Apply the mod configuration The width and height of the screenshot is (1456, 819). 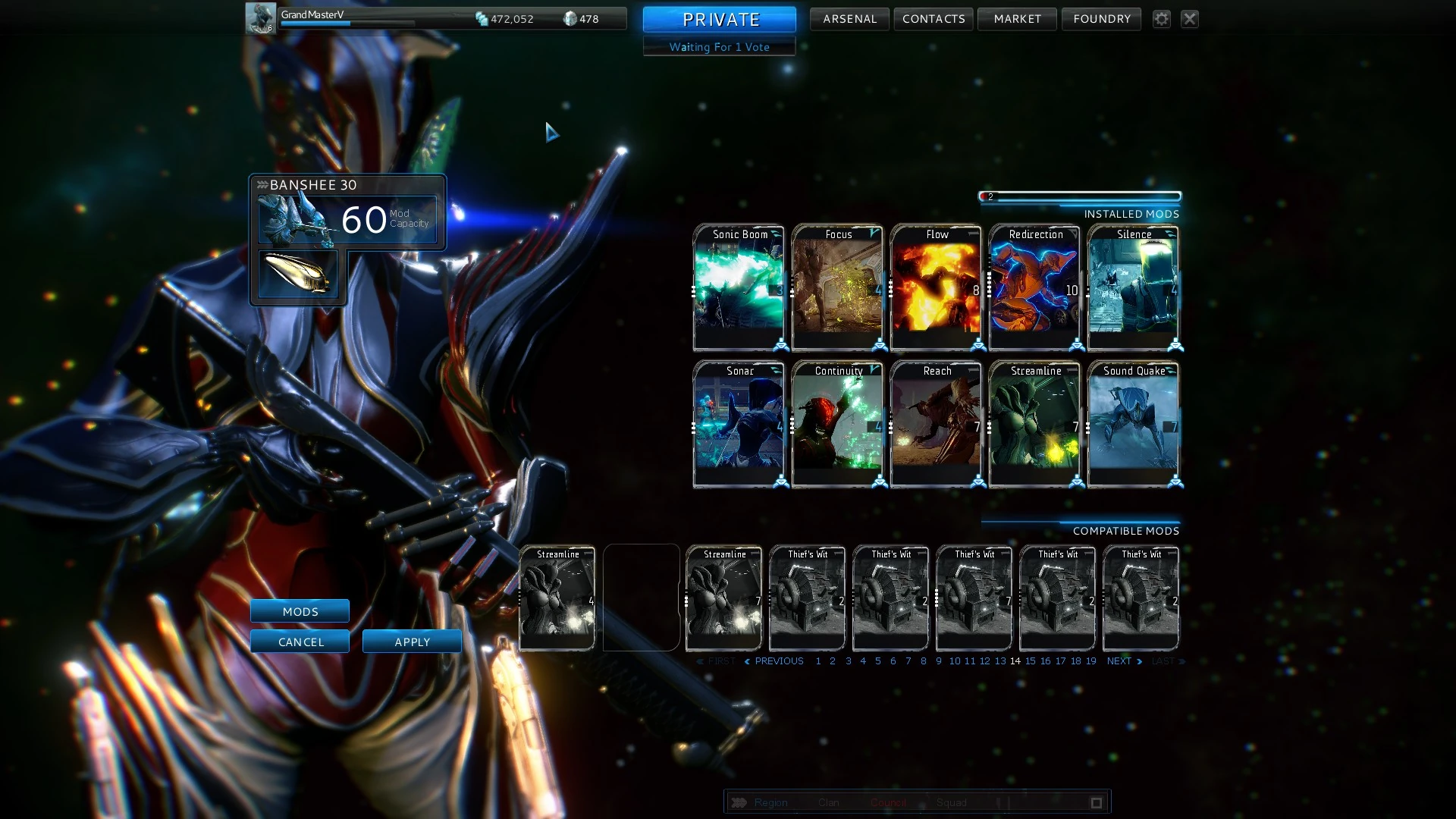point(412,642)
